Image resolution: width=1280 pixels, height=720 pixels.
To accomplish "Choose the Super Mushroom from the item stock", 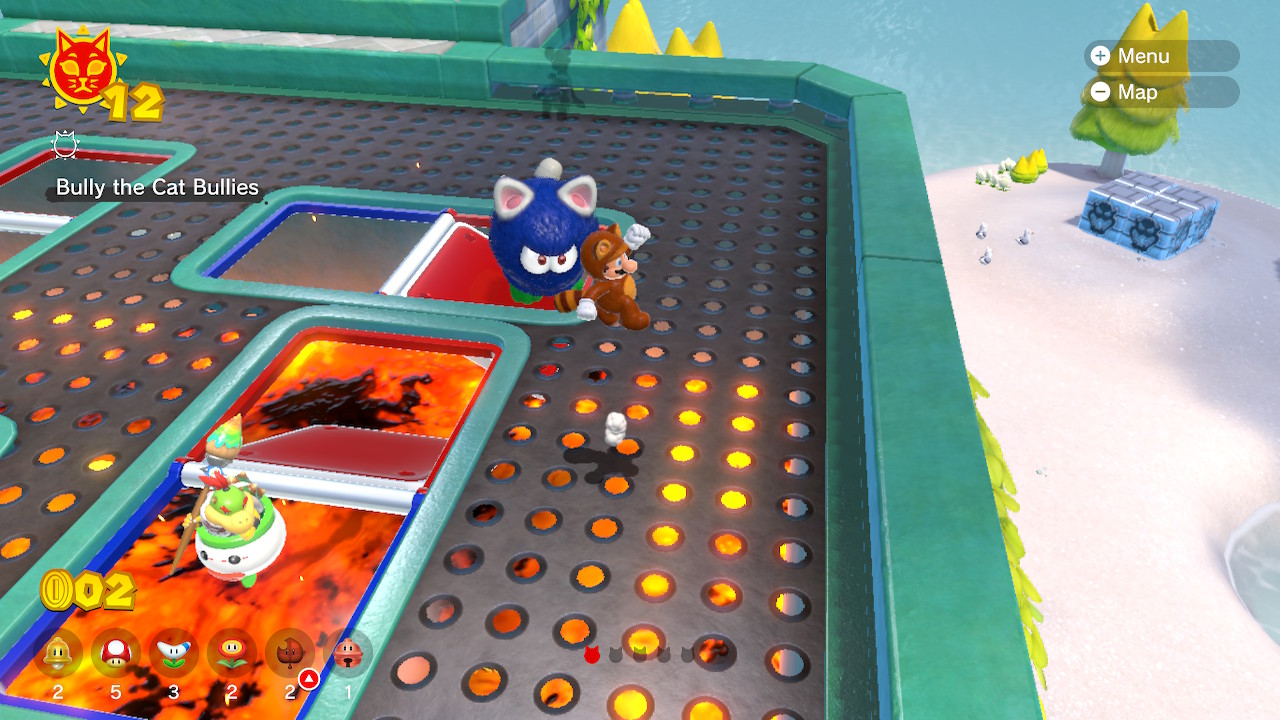I will (x=116, y=655).
